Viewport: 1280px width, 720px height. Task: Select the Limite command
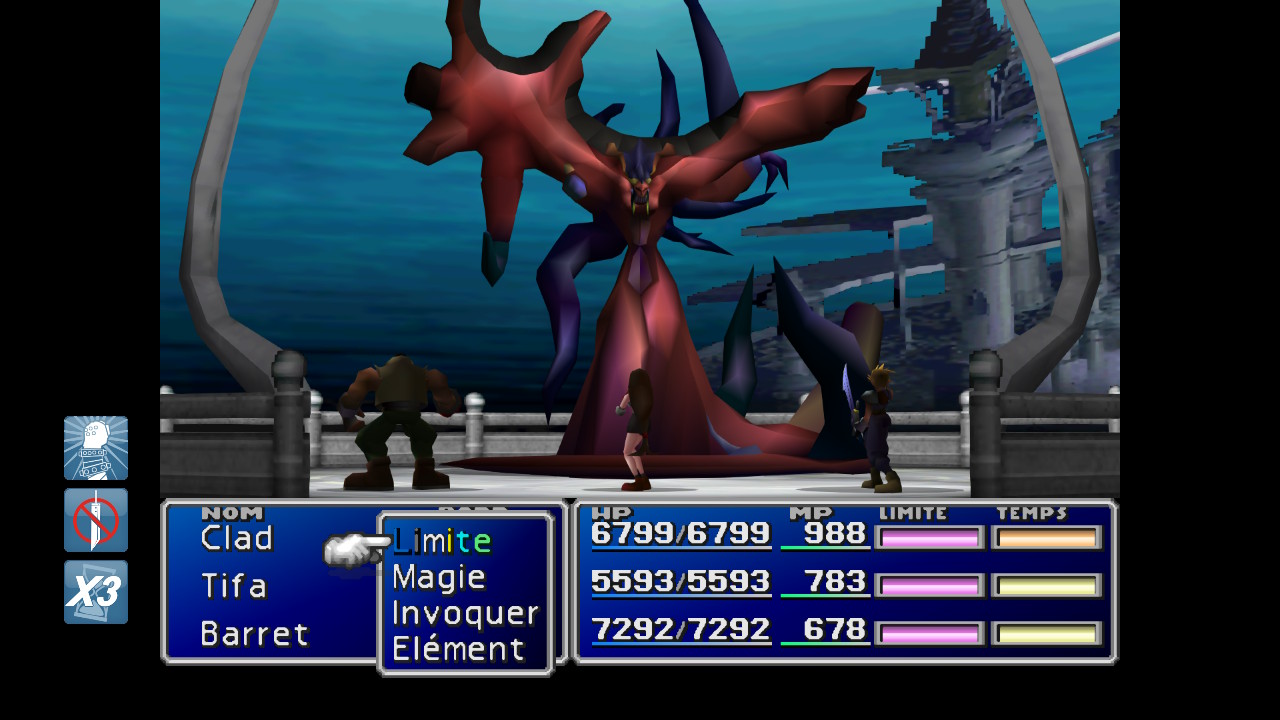(442, 541)
